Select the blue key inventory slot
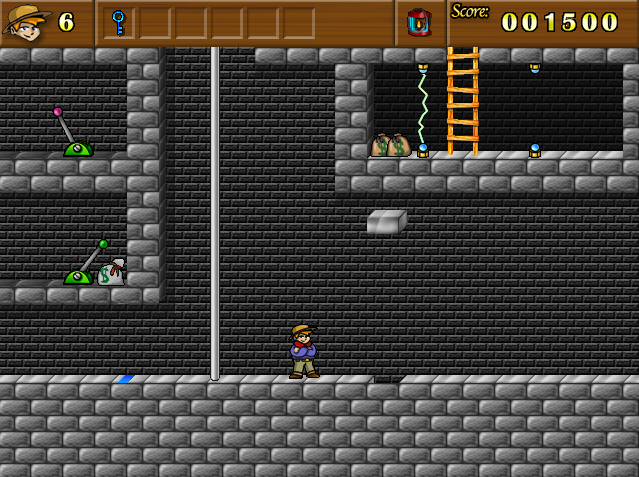 click(x=119, y=22)
